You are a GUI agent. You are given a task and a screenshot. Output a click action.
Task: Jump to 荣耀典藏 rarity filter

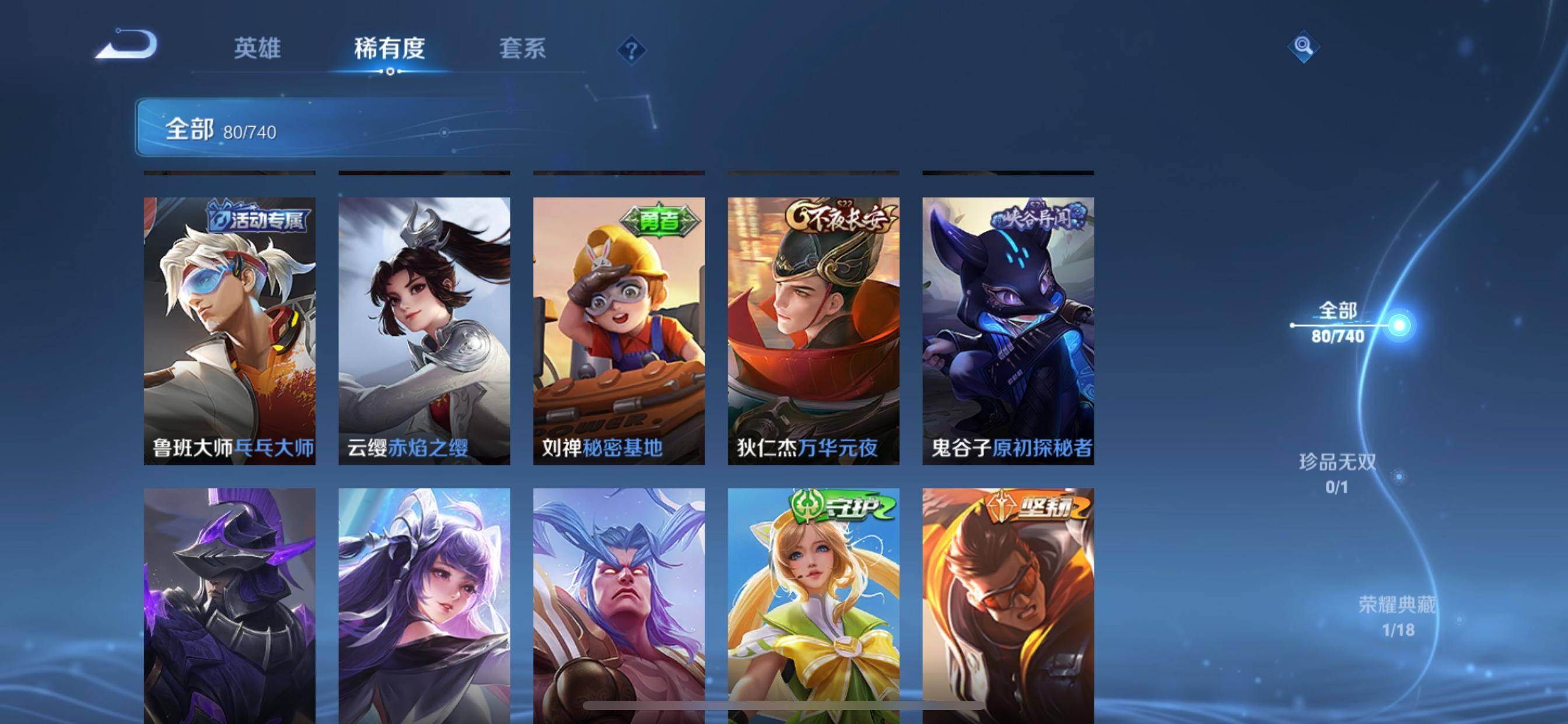(1397, 616)
